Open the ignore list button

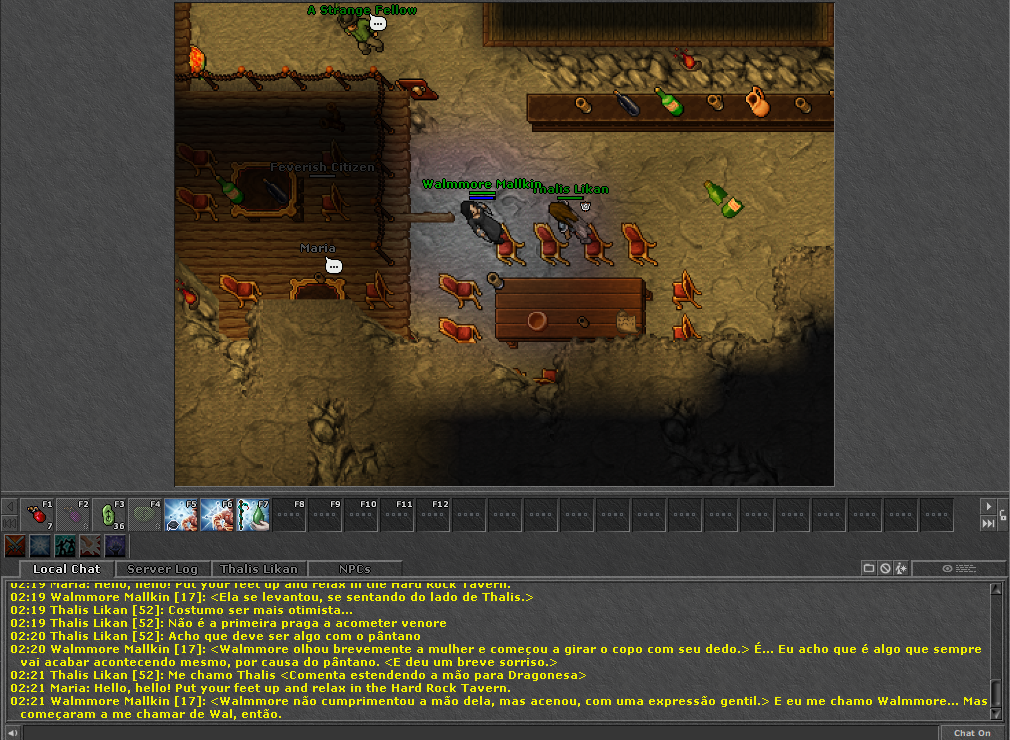click(885, 568)
